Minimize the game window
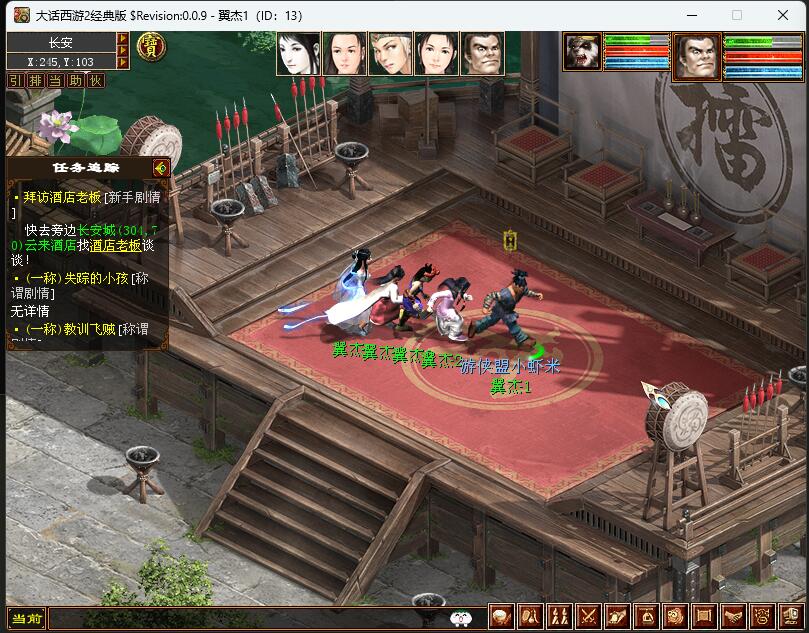Screen dimensions: 809x633 tap(690, 15)
